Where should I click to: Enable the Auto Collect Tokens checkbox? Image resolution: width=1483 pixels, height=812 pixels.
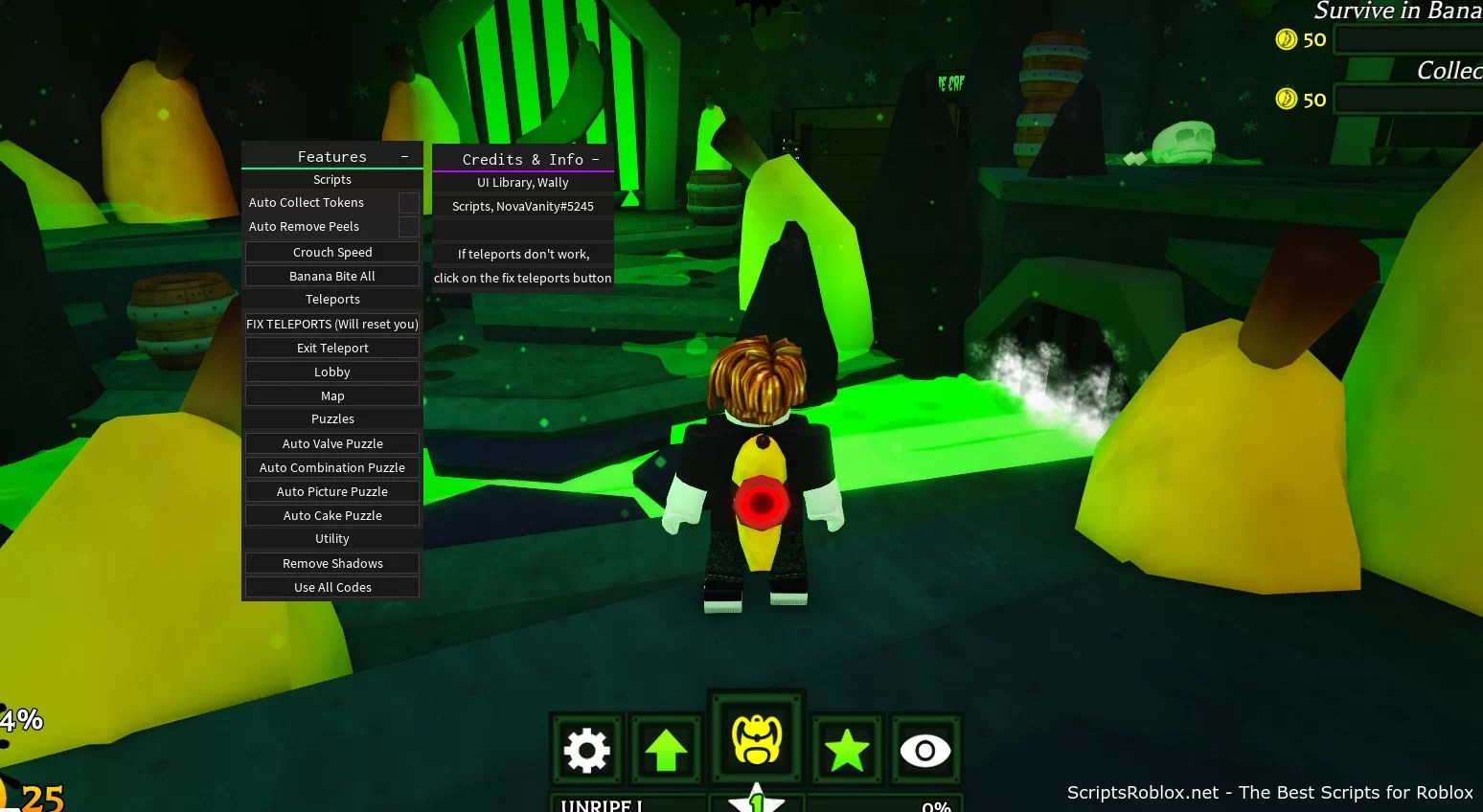tap(409, 202)
